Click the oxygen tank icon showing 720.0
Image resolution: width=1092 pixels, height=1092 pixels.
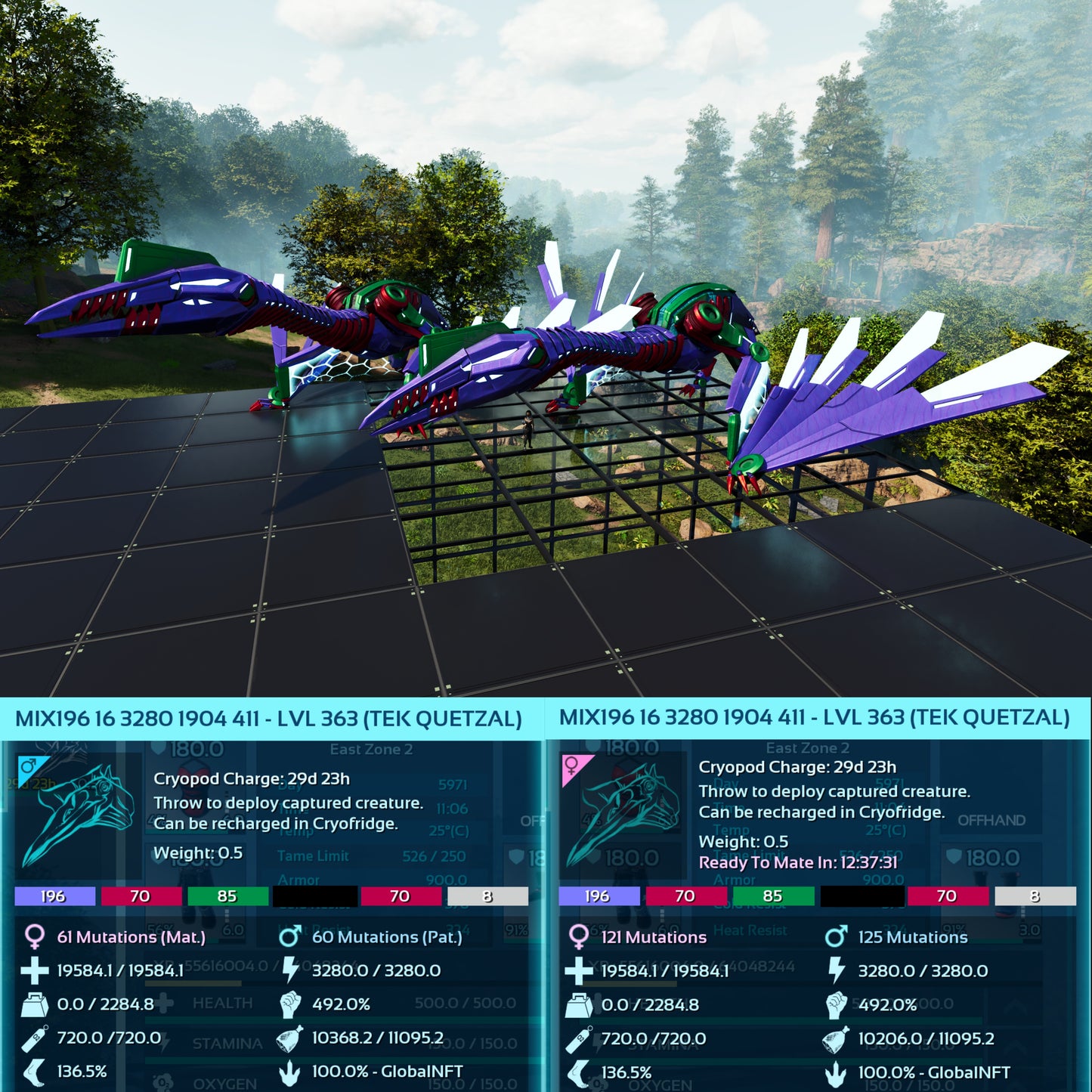34,1039
